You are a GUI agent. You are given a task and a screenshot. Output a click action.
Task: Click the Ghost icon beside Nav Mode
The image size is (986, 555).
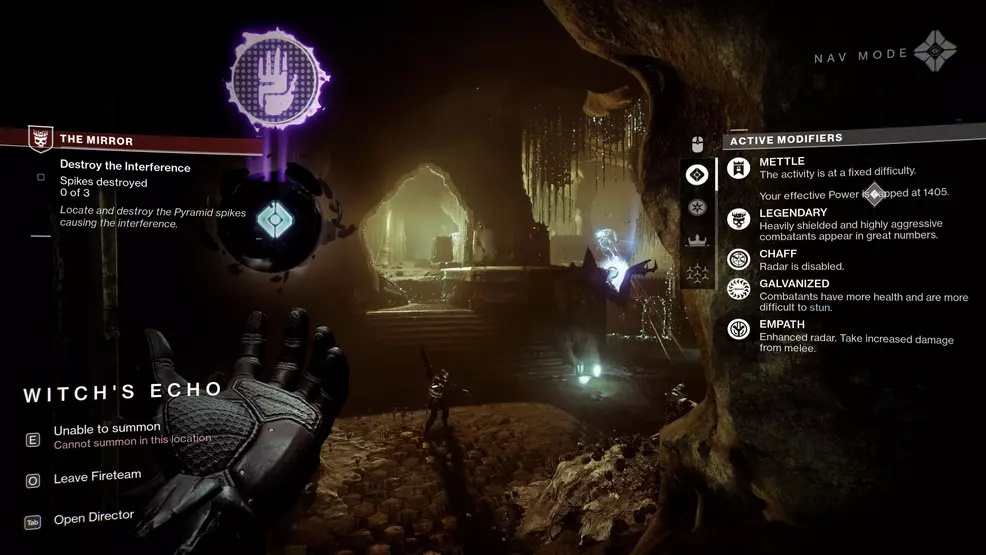[935, 50]
